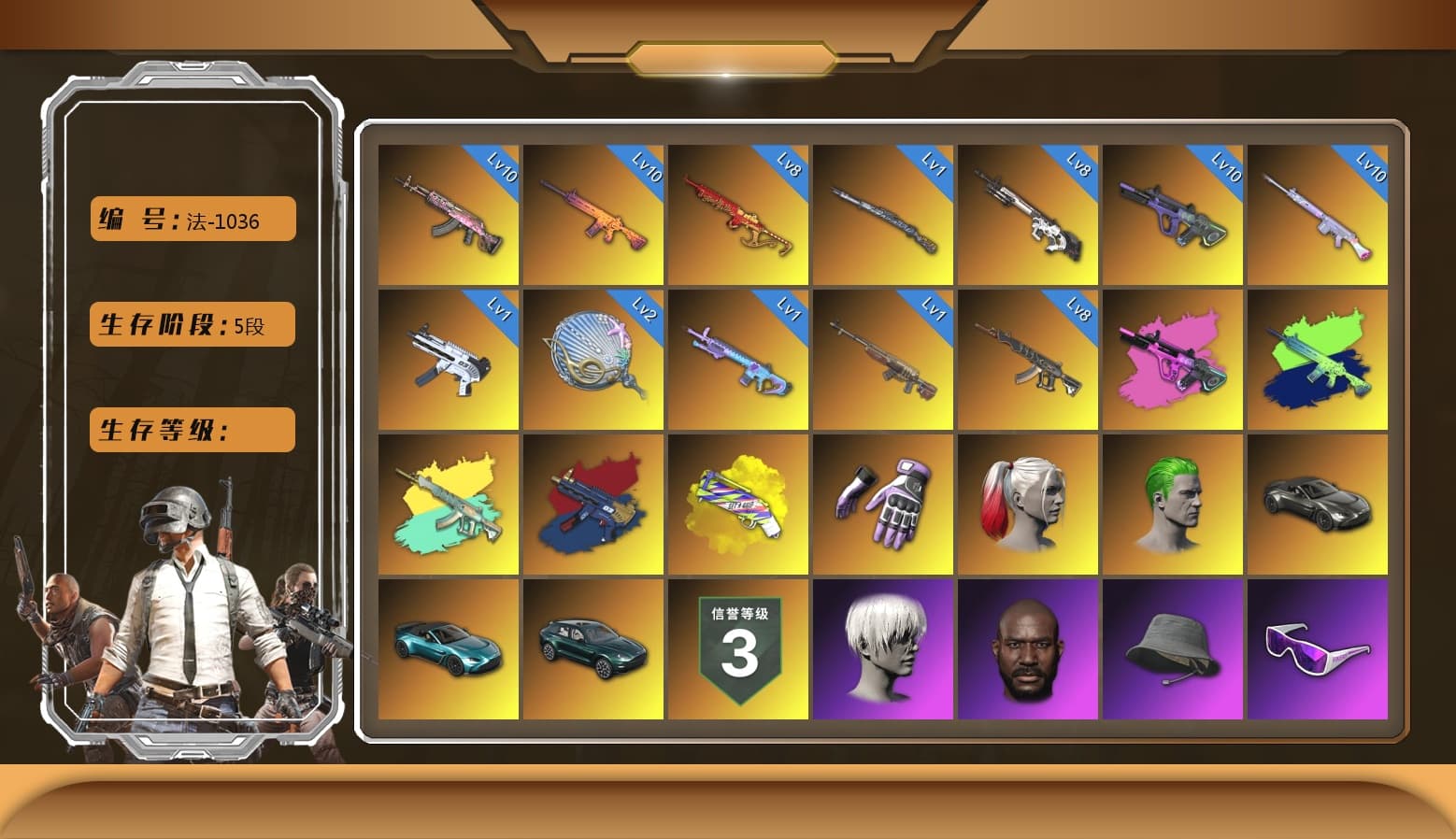Select the Lv10 purple SMG skin

point(1175,215)
